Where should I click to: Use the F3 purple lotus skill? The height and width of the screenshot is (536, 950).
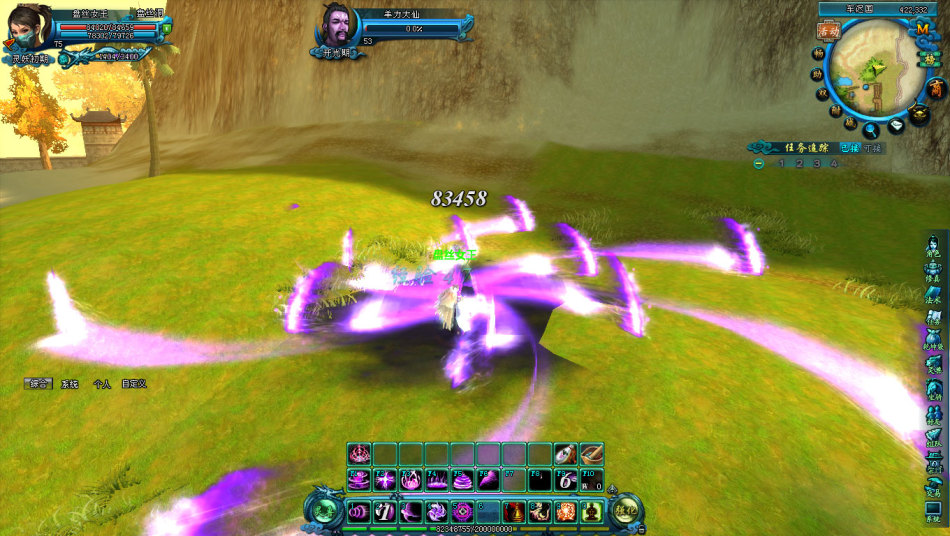coord(410,480)
